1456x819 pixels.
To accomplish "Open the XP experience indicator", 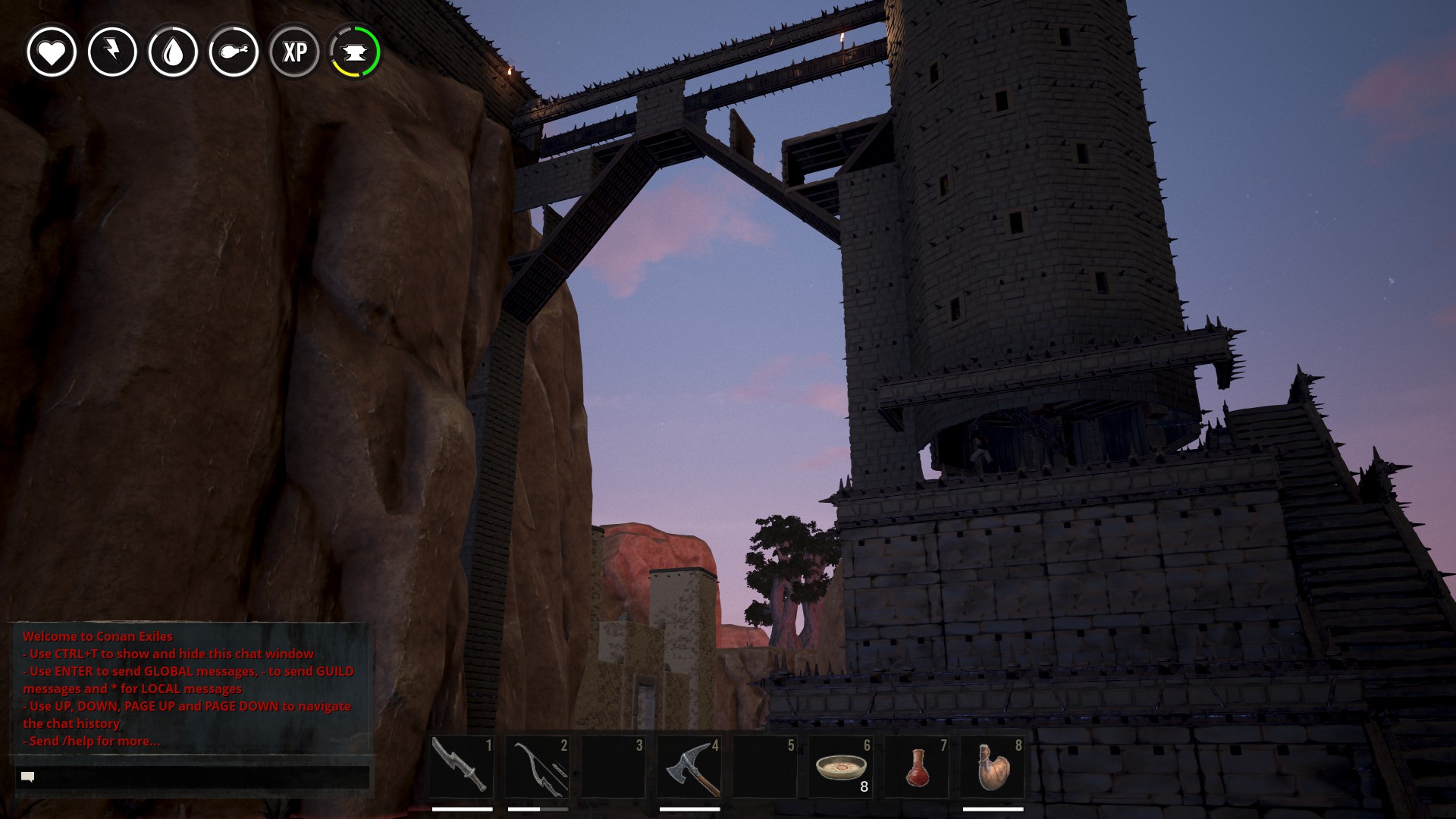I will (x=294, y=52).
